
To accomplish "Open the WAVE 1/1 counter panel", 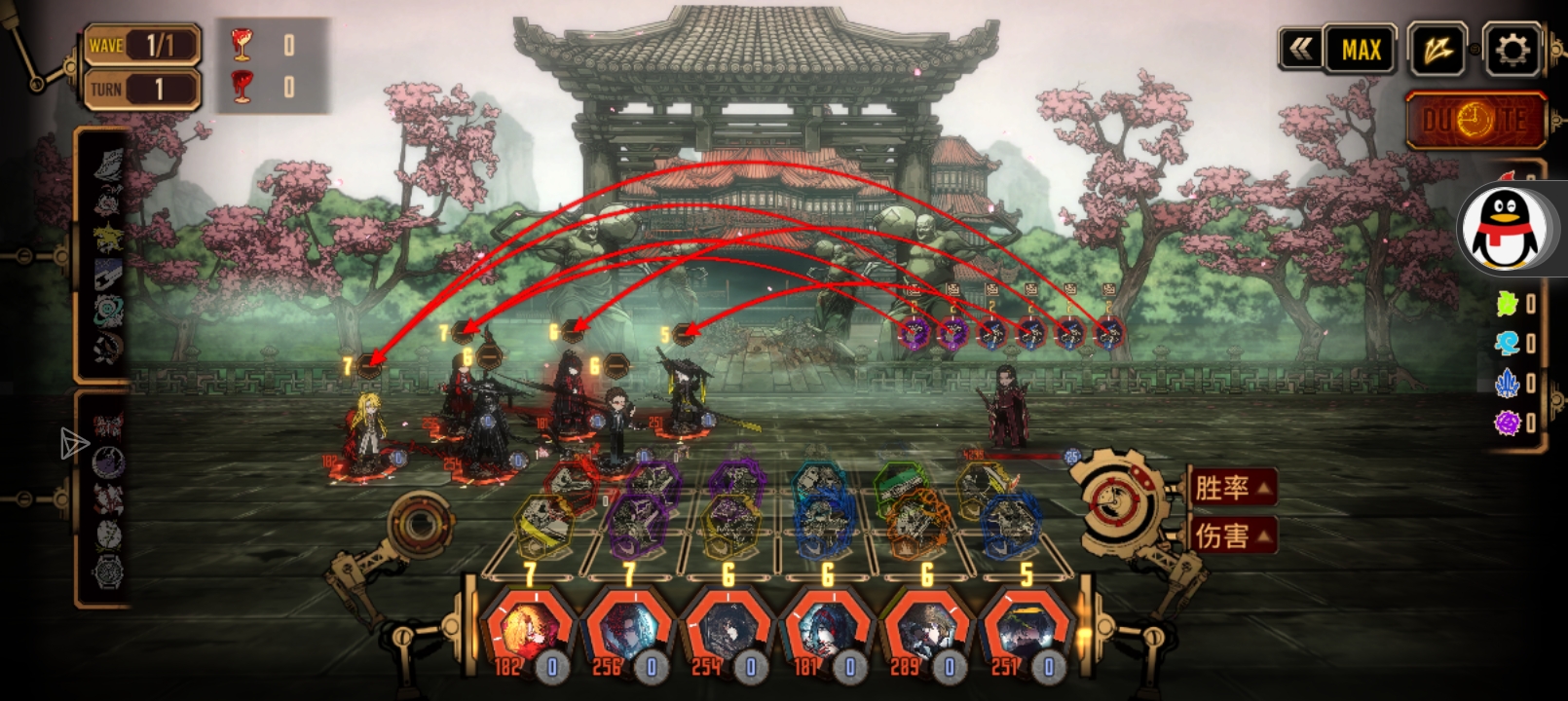I will point(142,45).
